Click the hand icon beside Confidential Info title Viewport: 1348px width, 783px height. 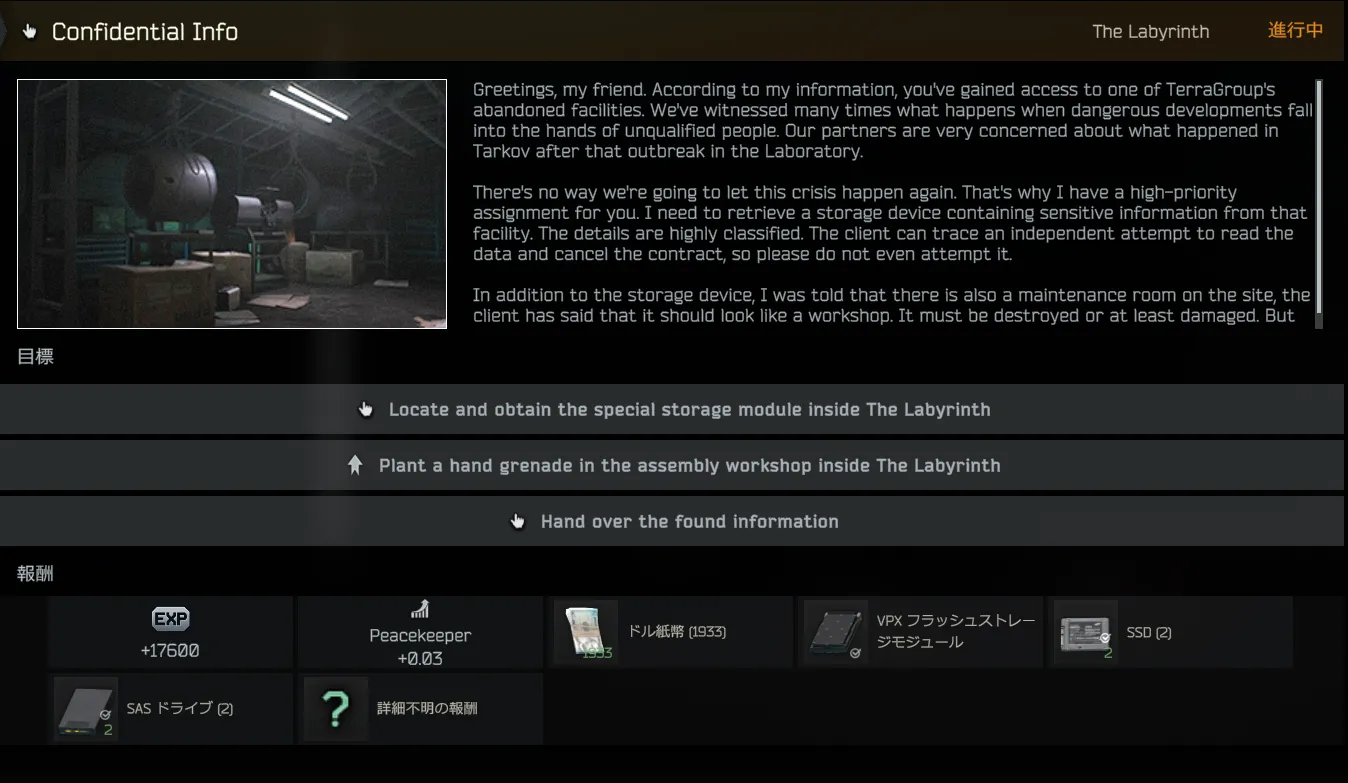point(29,31)
